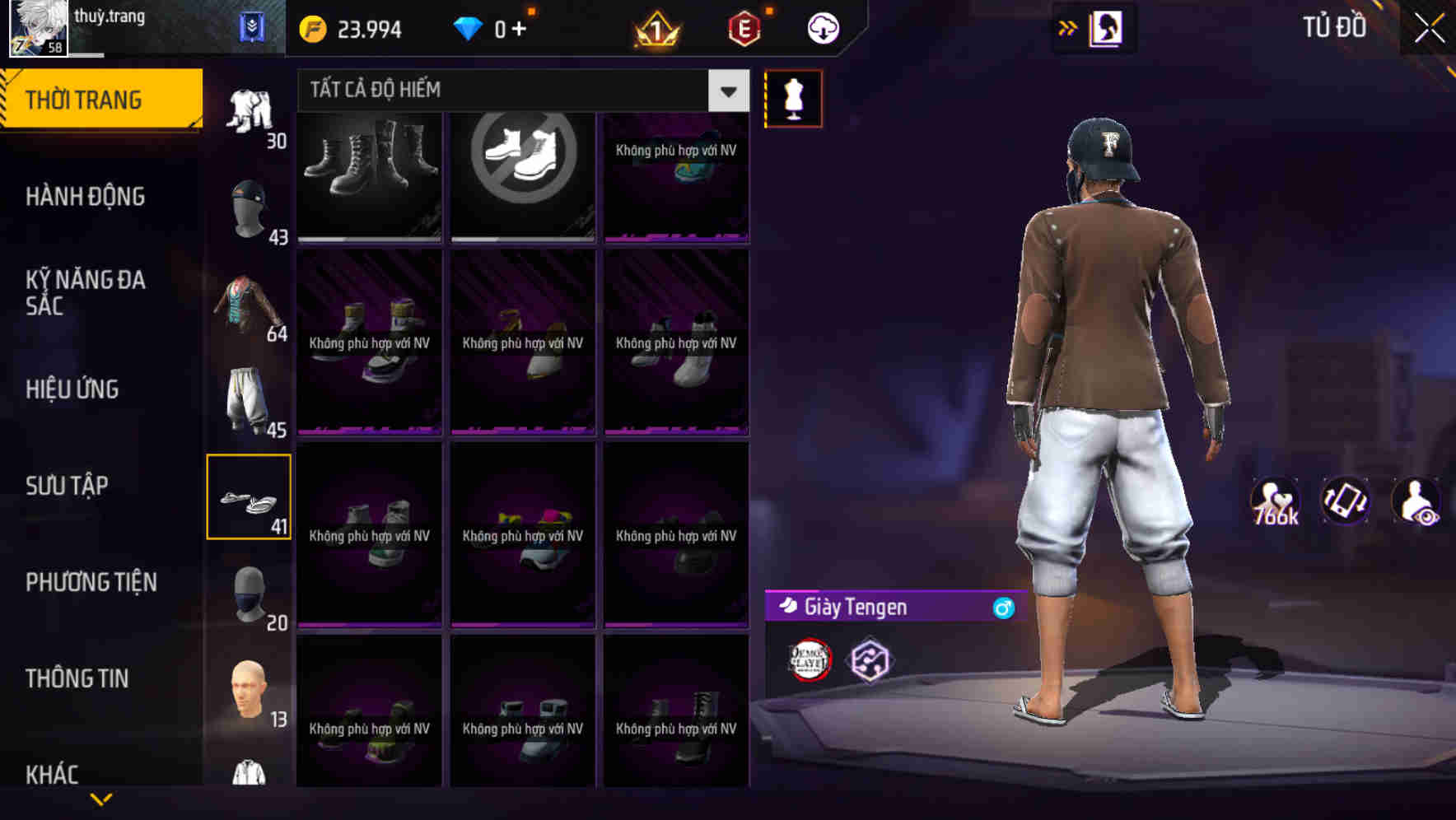Expand more categories with the sidebar down chevron
1456x820 pixels.
[x=101, y=798]
